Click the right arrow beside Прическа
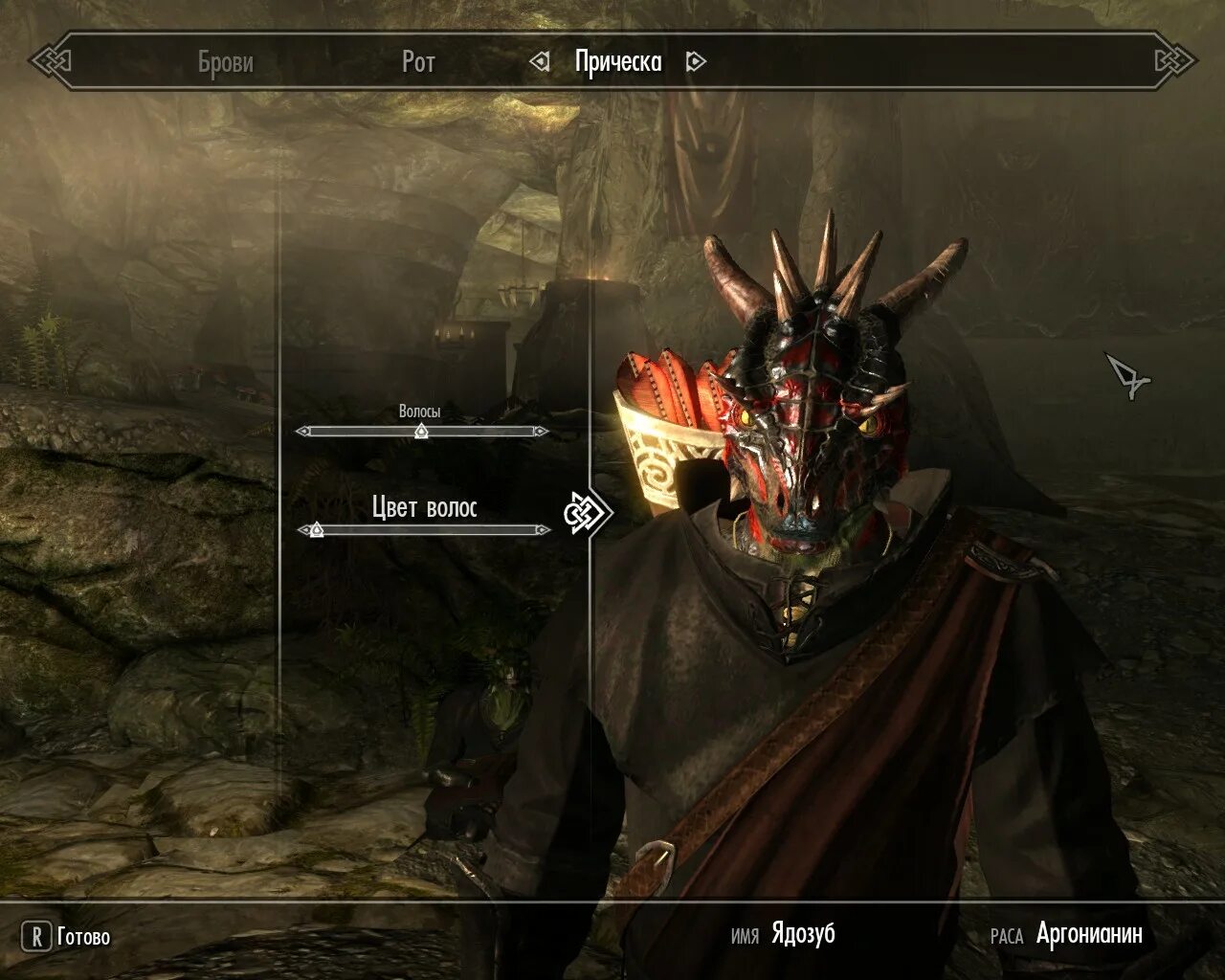Viewport: 1225px width, 980px height. [x=696, y=62]
